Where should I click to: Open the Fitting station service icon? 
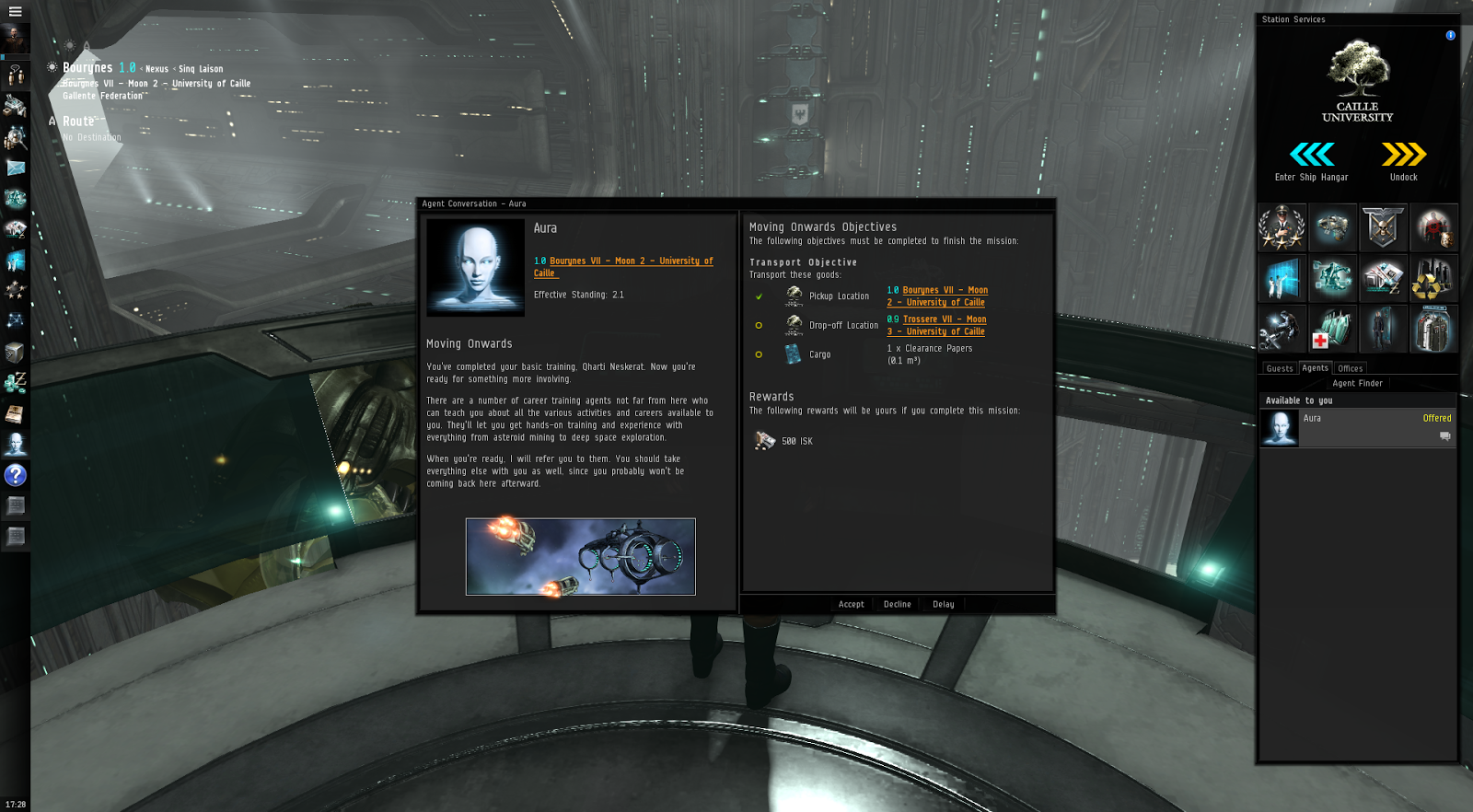click(x=1332, y=227)
